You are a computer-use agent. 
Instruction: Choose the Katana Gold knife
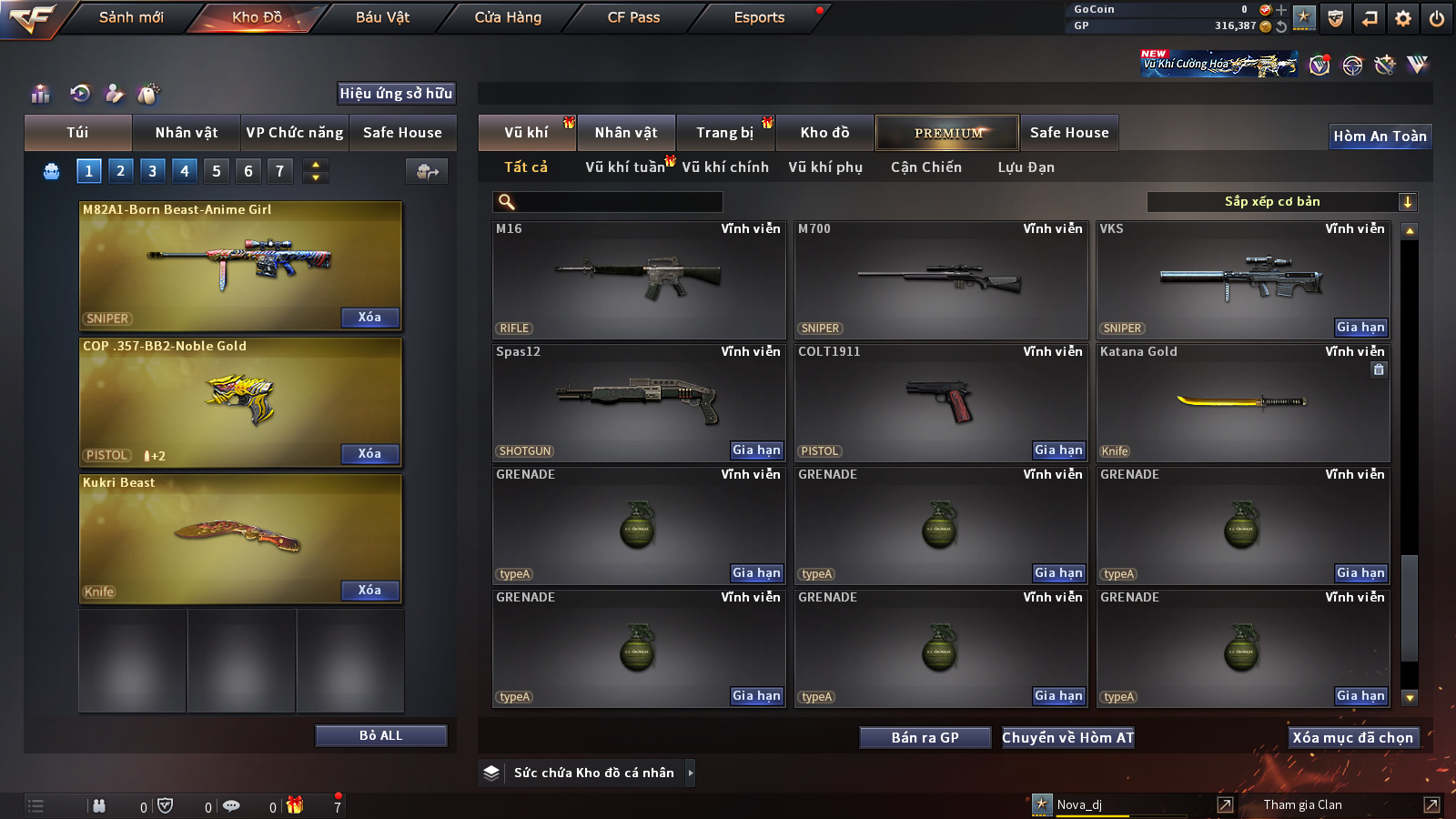(1242, 401)
